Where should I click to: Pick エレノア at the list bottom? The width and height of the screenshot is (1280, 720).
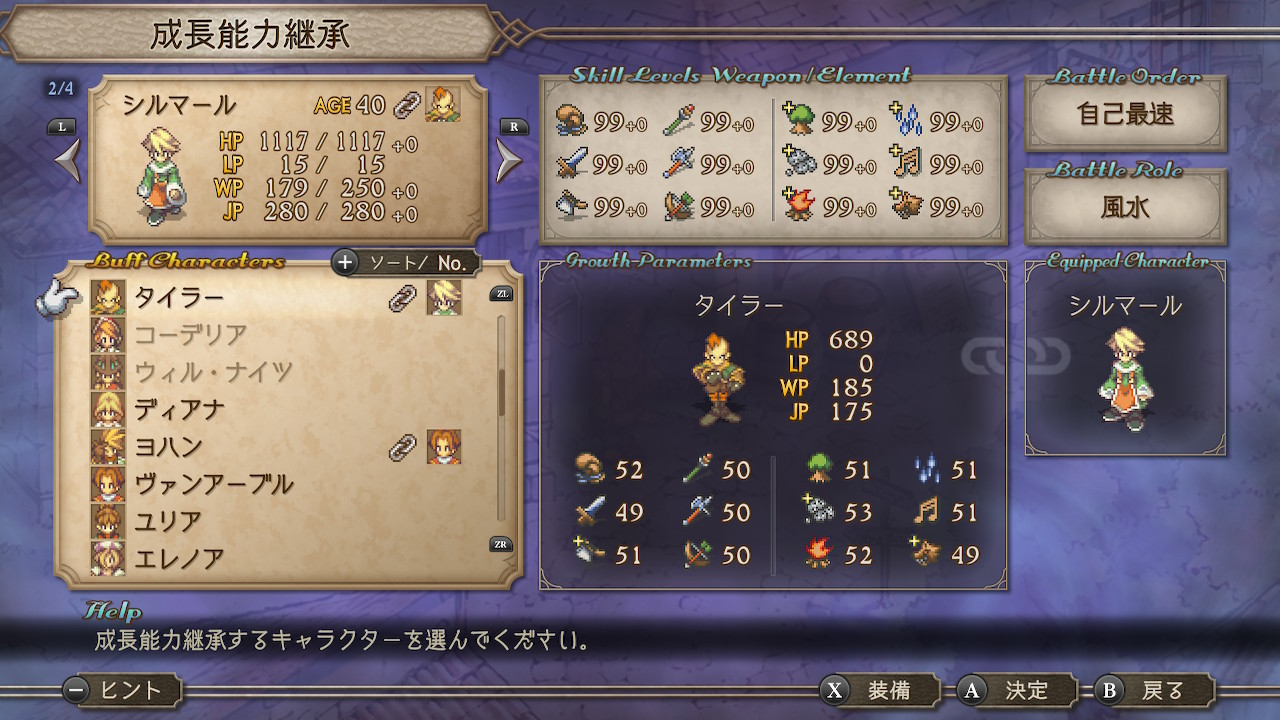click(180, 557)
